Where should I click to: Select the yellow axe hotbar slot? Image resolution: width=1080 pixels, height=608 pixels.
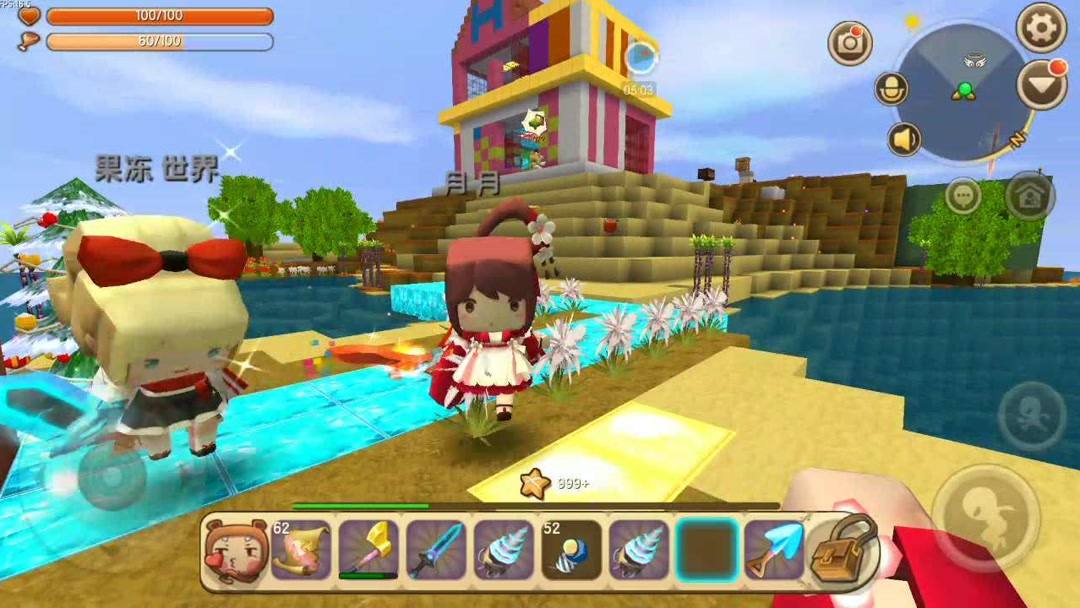coord(367,550)
